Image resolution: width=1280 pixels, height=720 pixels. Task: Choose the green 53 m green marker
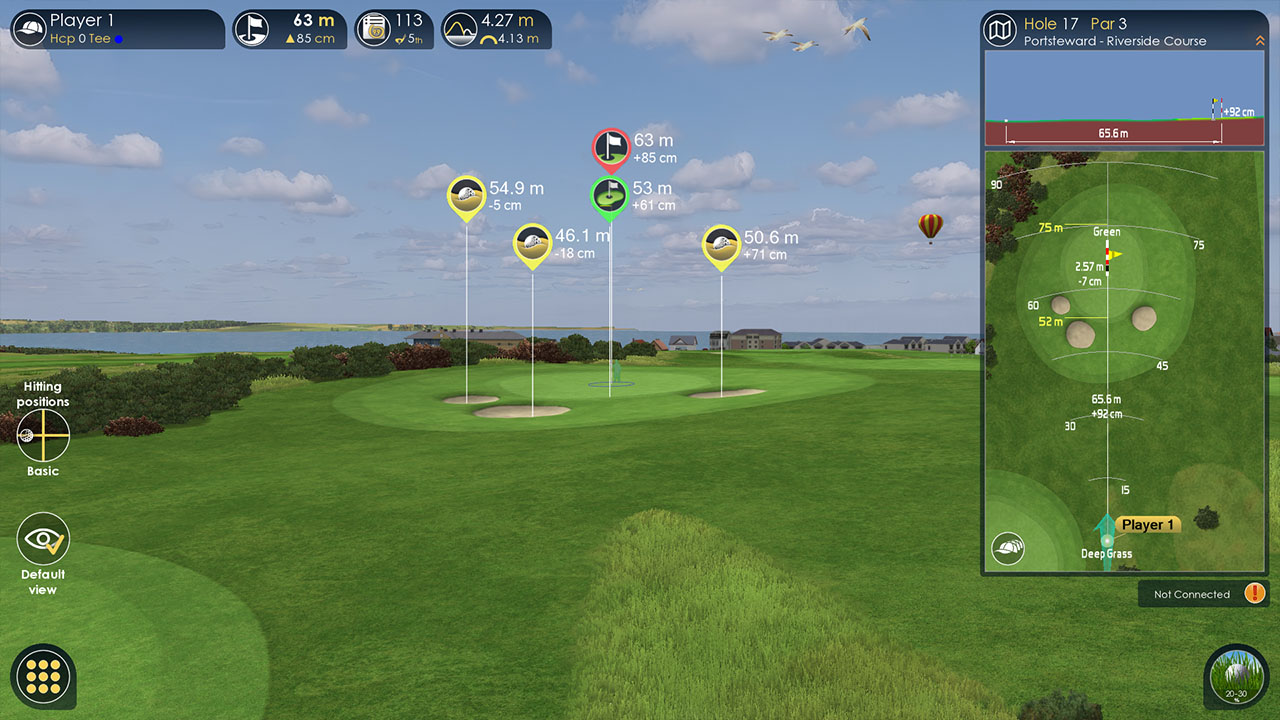click(609, 196)
